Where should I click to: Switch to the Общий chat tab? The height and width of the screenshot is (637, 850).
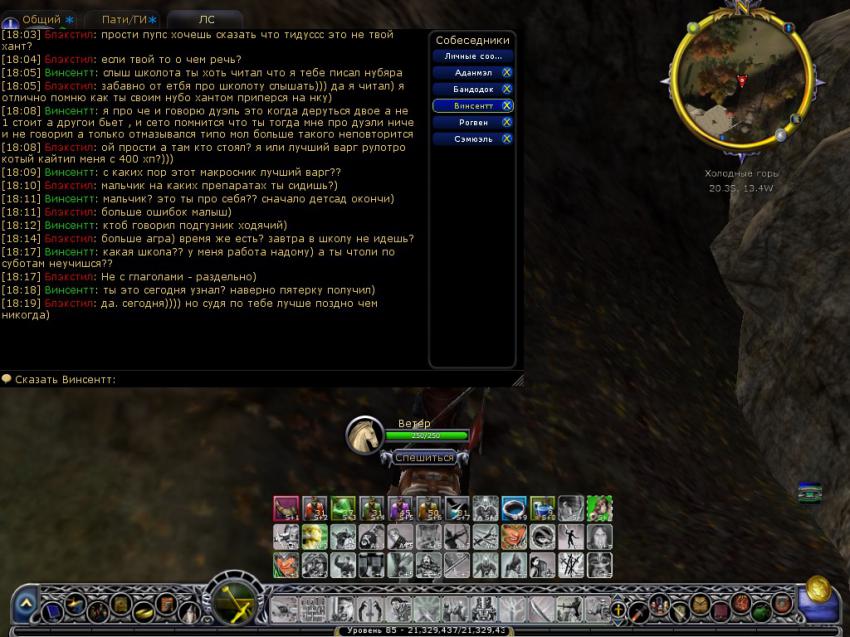coord(42,19)
